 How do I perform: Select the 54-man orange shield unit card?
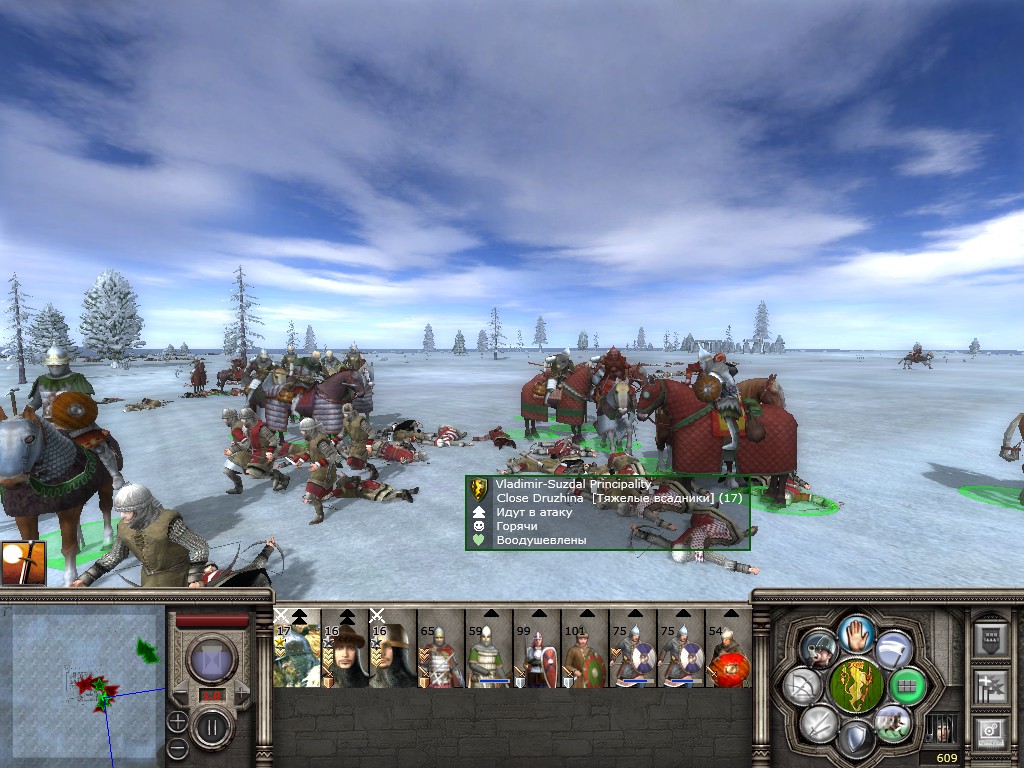729,650
